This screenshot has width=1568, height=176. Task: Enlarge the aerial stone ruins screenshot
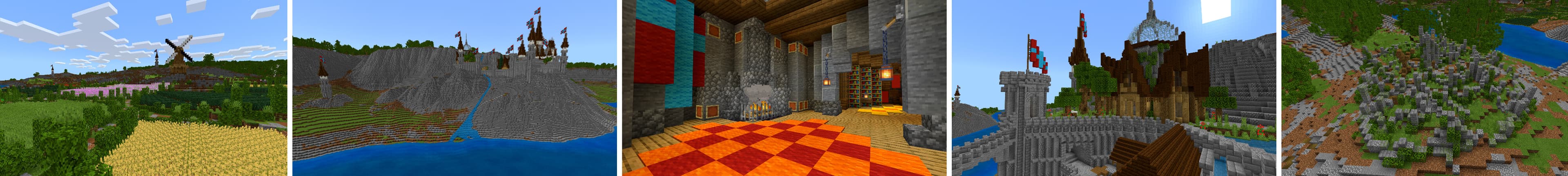coord(1424,88)
